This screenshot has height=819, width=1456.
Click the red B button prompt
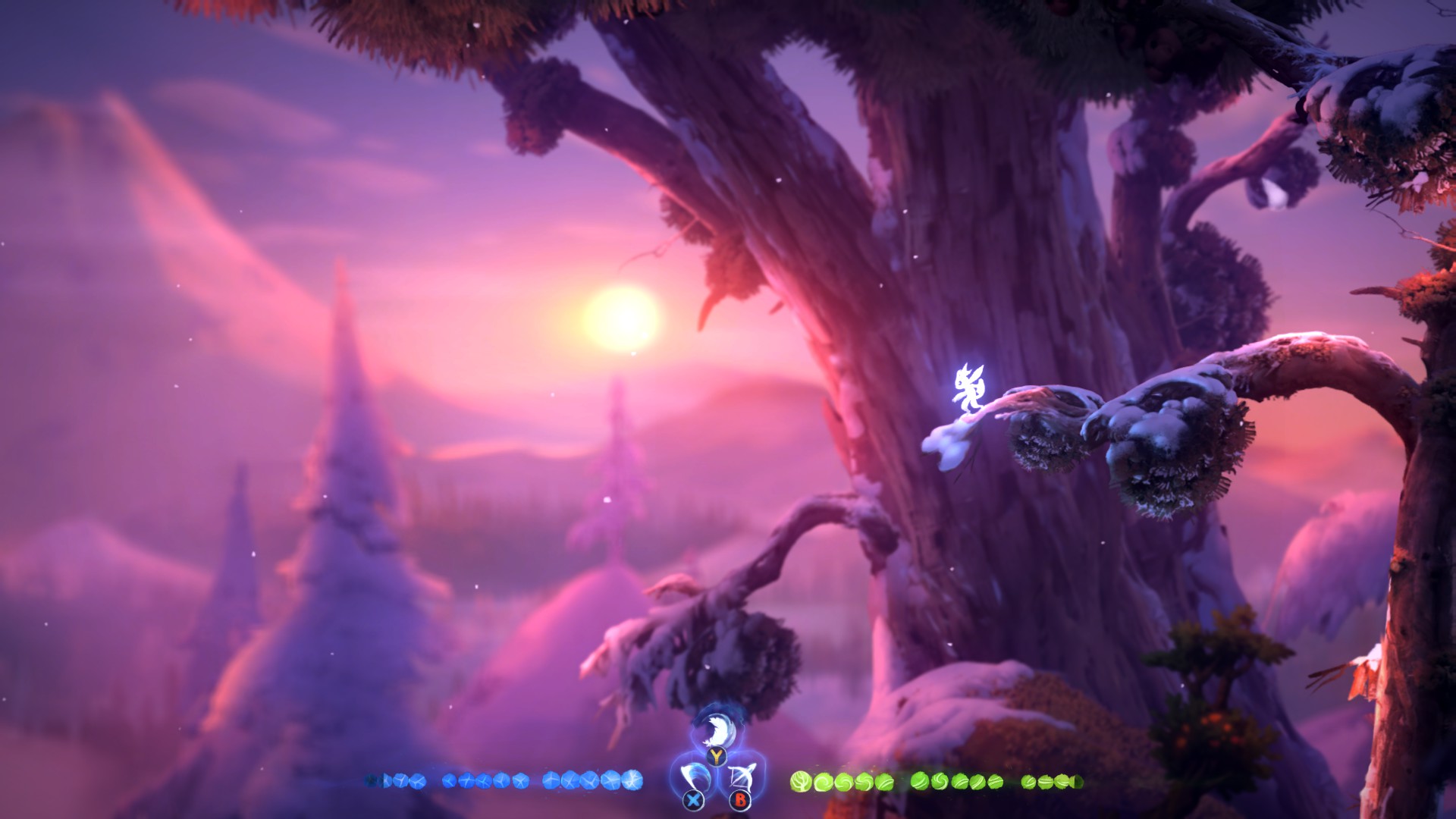[740, 802]
